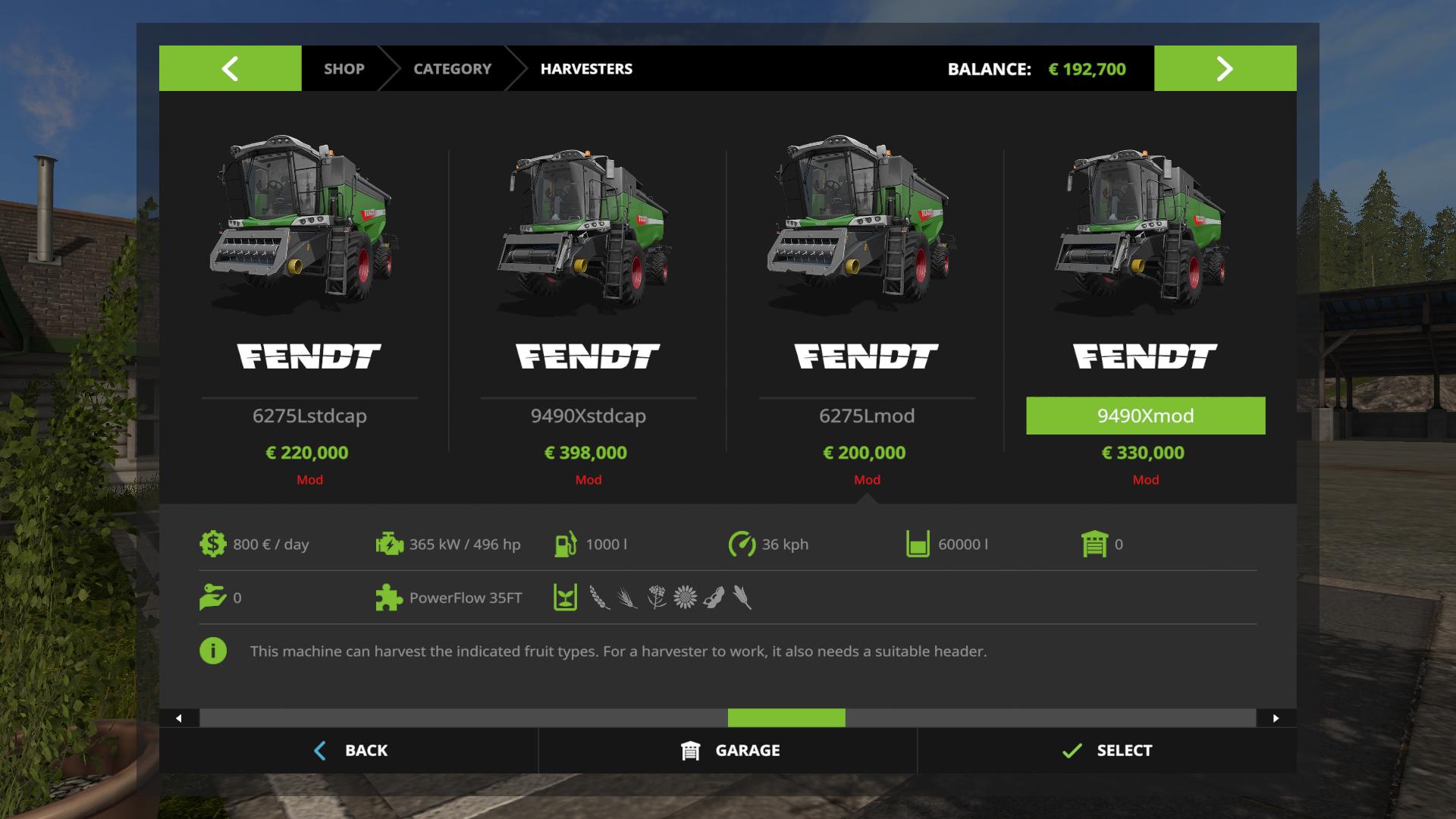
Task: Confirm with the SELECT button
Action: [1107, 750]
